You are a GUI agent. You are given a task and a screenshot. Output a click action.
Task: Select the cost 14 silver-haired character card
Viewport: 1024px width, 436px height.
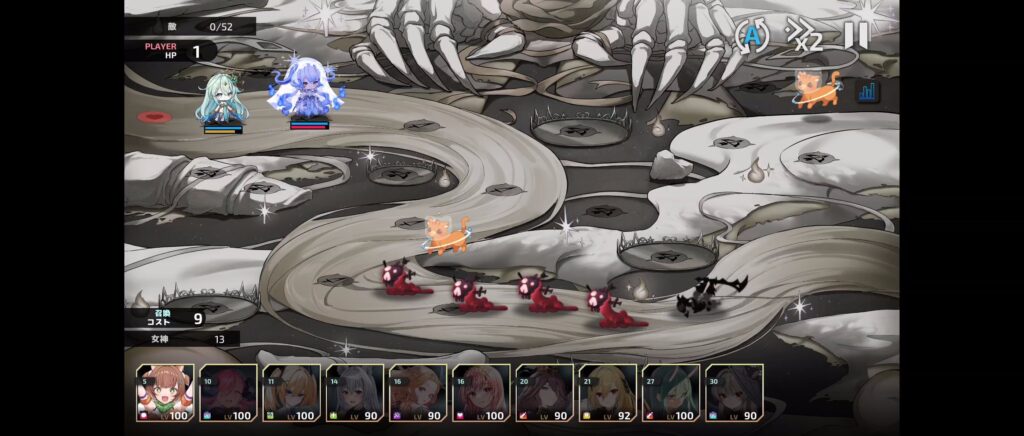(x=355, y=393)
